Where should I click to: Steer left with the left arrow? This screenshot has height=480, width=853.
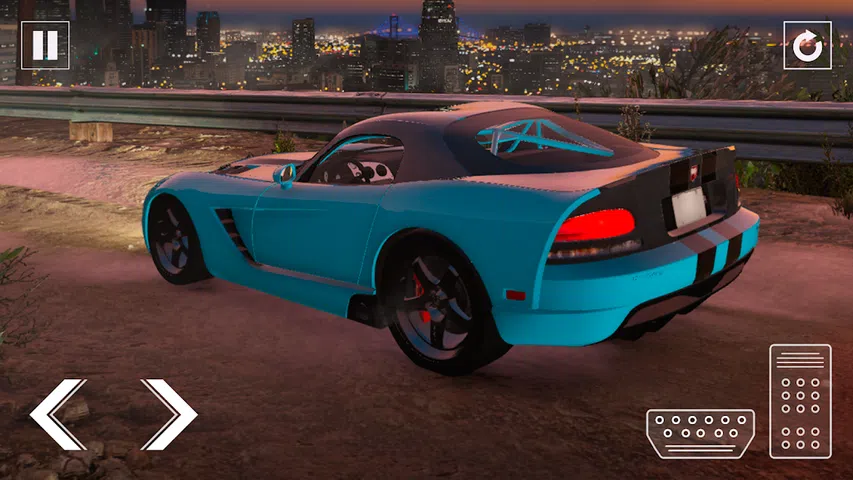(59, 414)
